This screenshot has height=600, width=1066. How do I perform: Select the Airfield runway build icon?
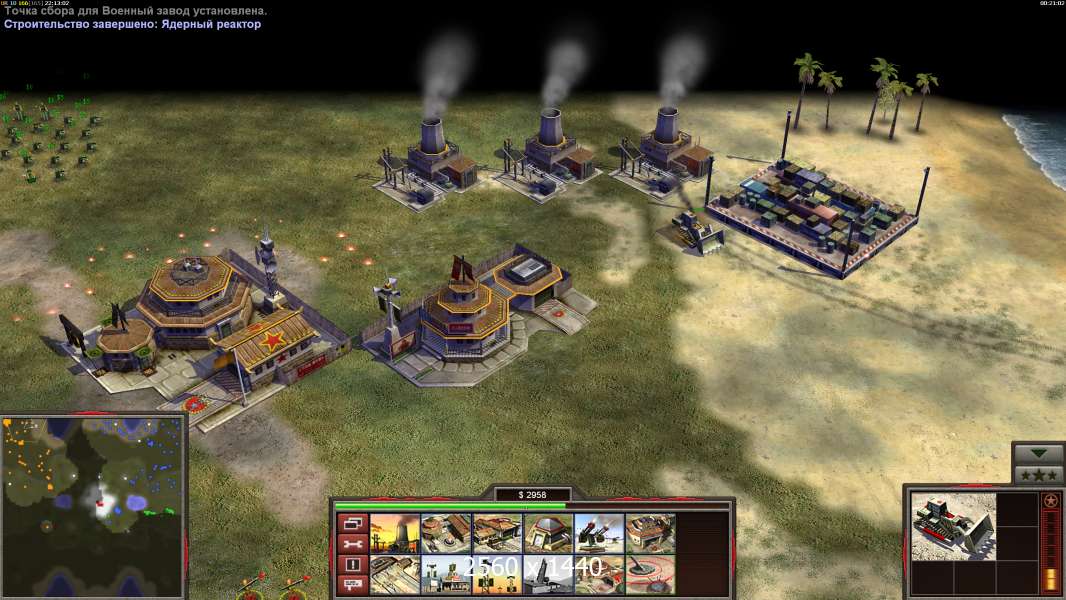click(x=395, y=575)
